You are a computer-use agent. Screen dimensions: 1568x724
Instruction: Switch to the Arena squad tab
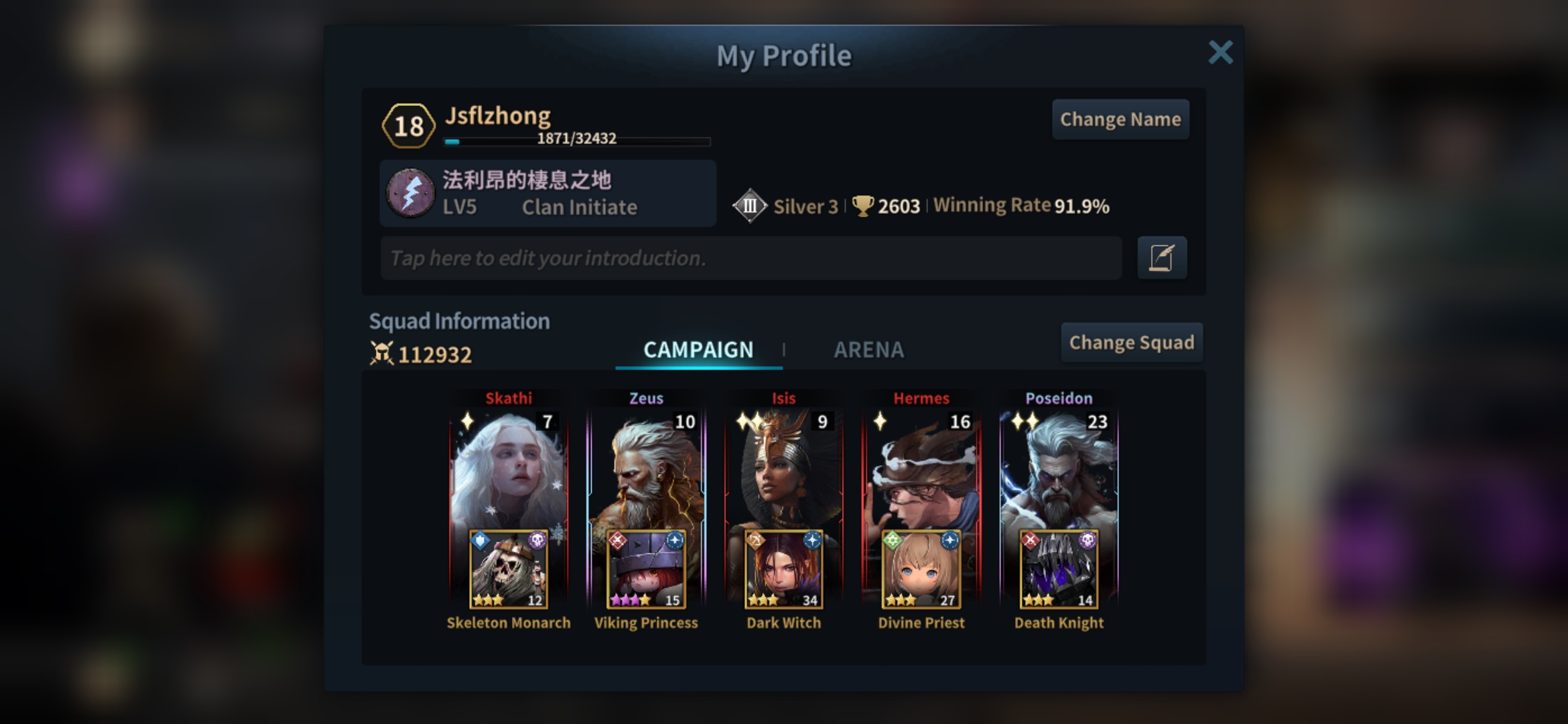868,349
